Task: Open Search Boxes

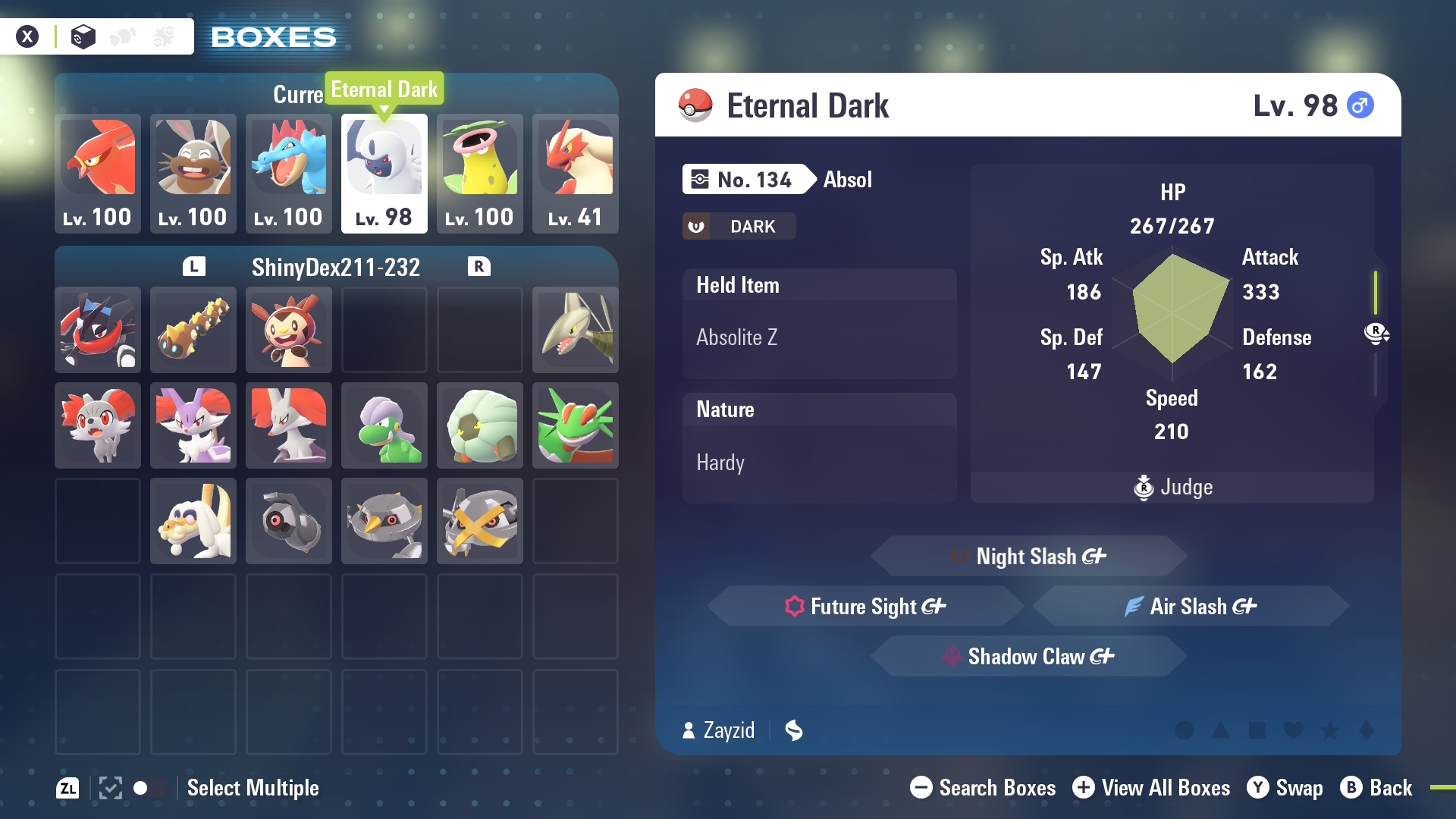Action: (x=983, y=788)
